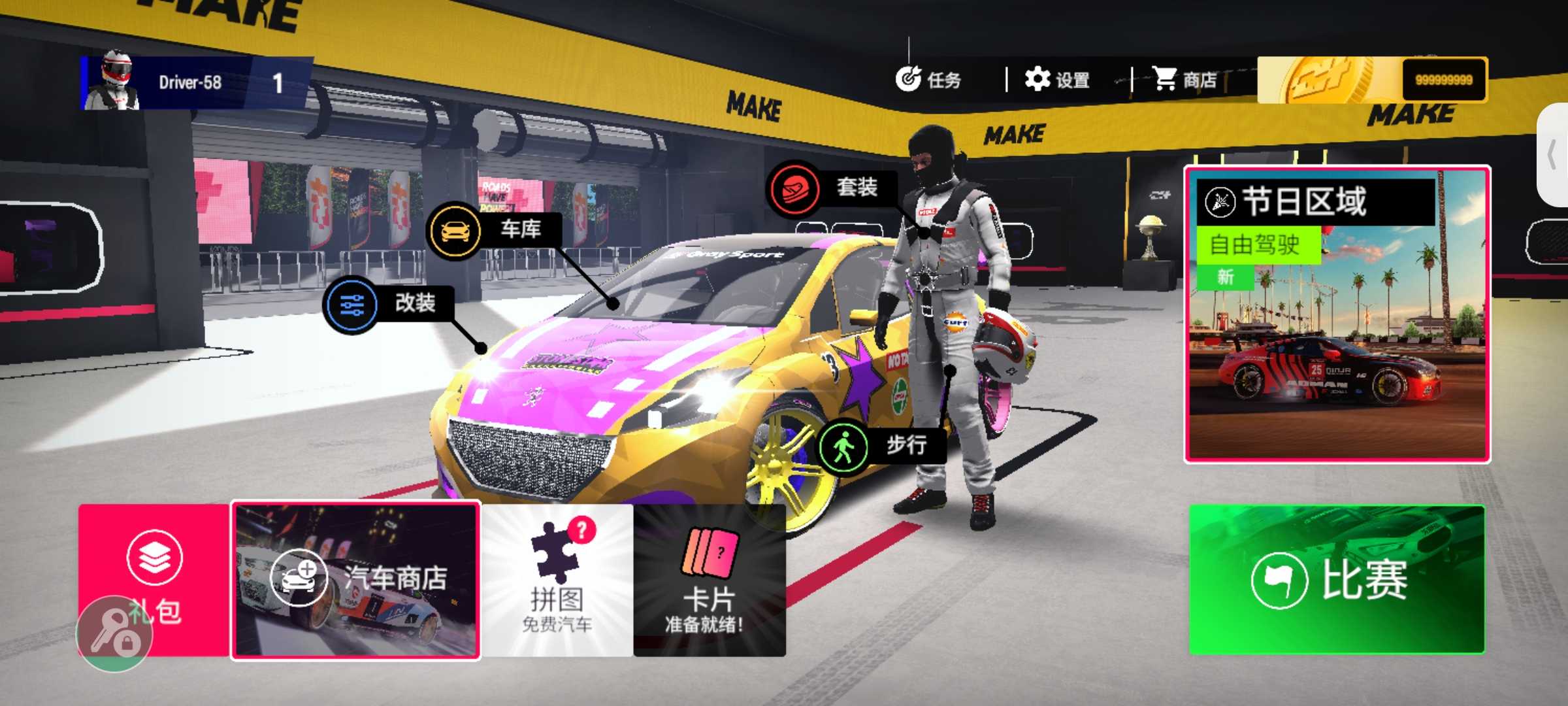Expand the side panel arrow handle
1568x706 pixels.
[x=1554, y=156]
